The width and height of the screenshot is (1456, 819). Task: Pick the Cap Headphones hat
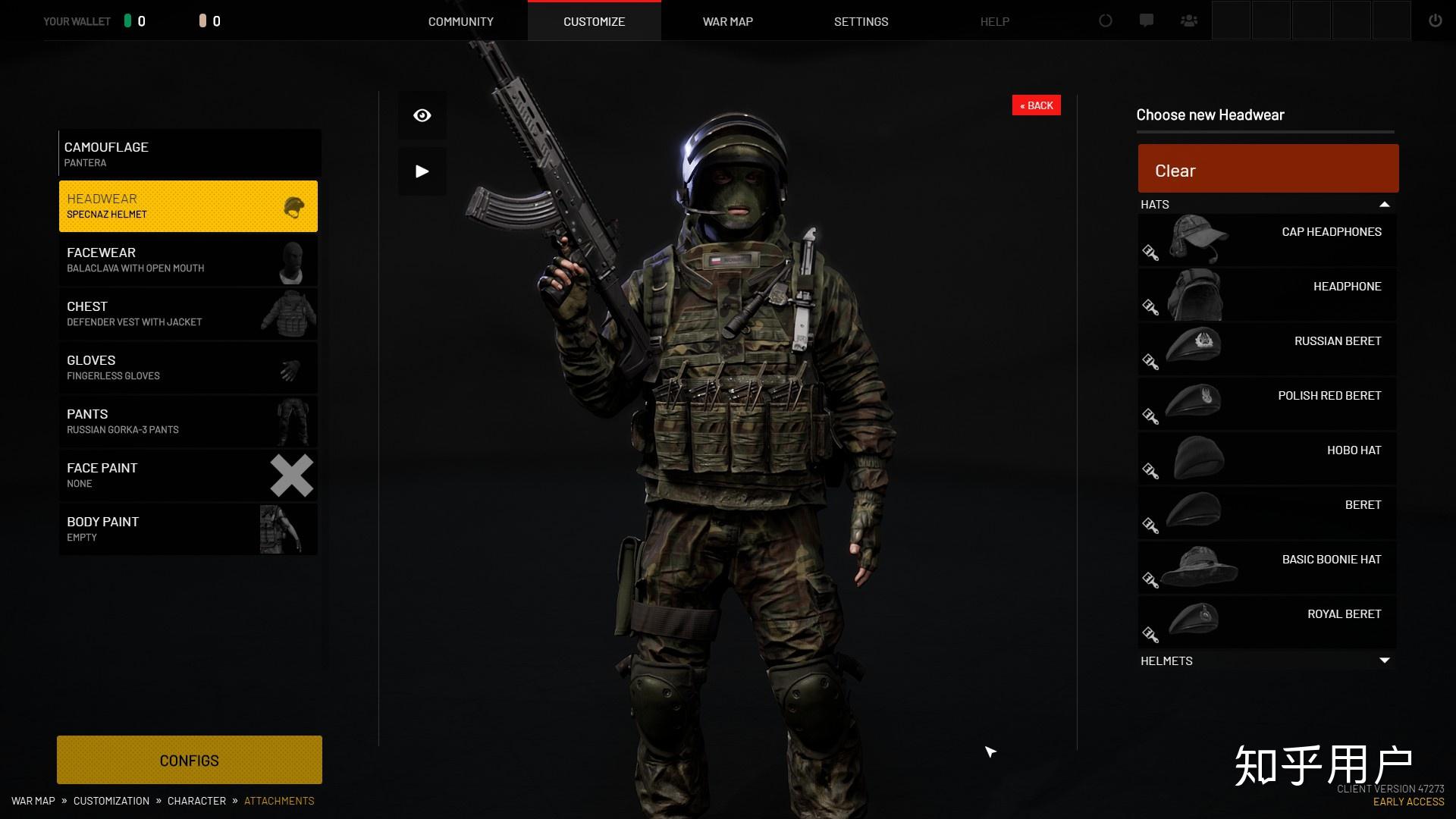[x=1266, y=240]
